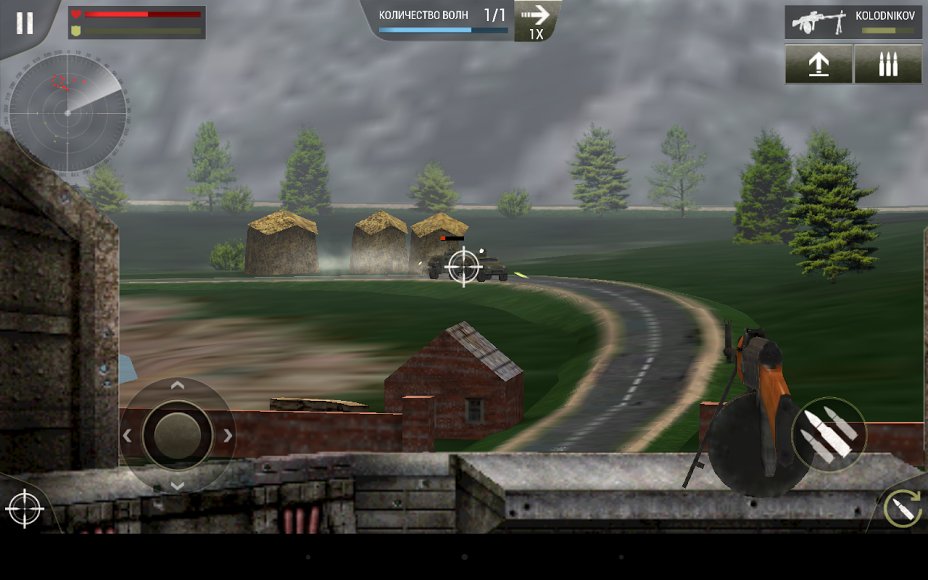
Task: Tap the joystick's left arrow
Action: (x=127, y=435)
